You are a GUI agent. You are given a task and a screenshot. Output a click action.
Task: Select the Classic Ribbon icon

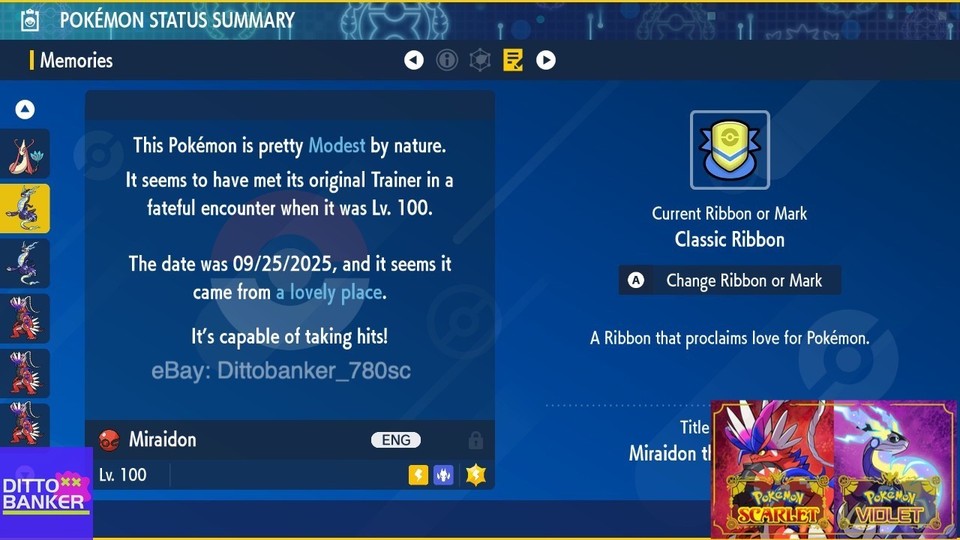point(730,150)
